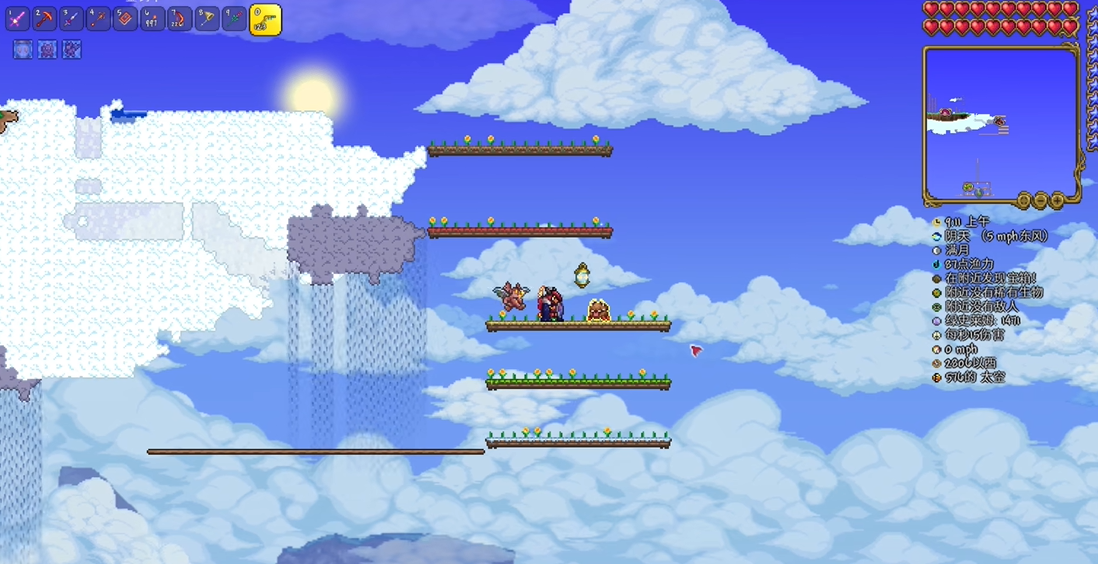Toggle the 87点渔力 fishing power info icon
This screenshot has height=564, width=1098.
[x=937, y=264]
